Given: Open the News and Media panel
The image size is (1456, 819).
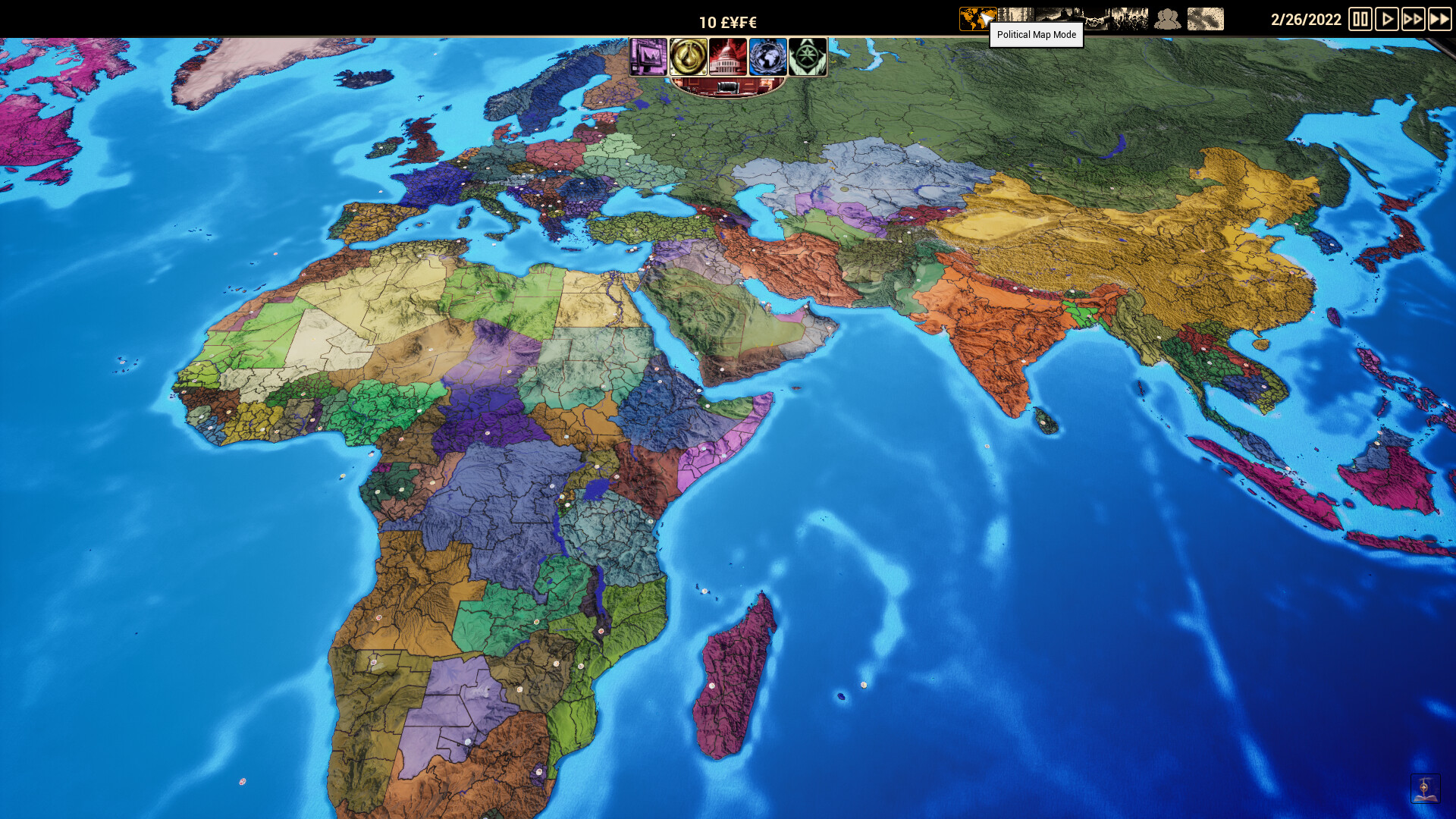Looking at the screenshot, I should [x=649, y=57].
